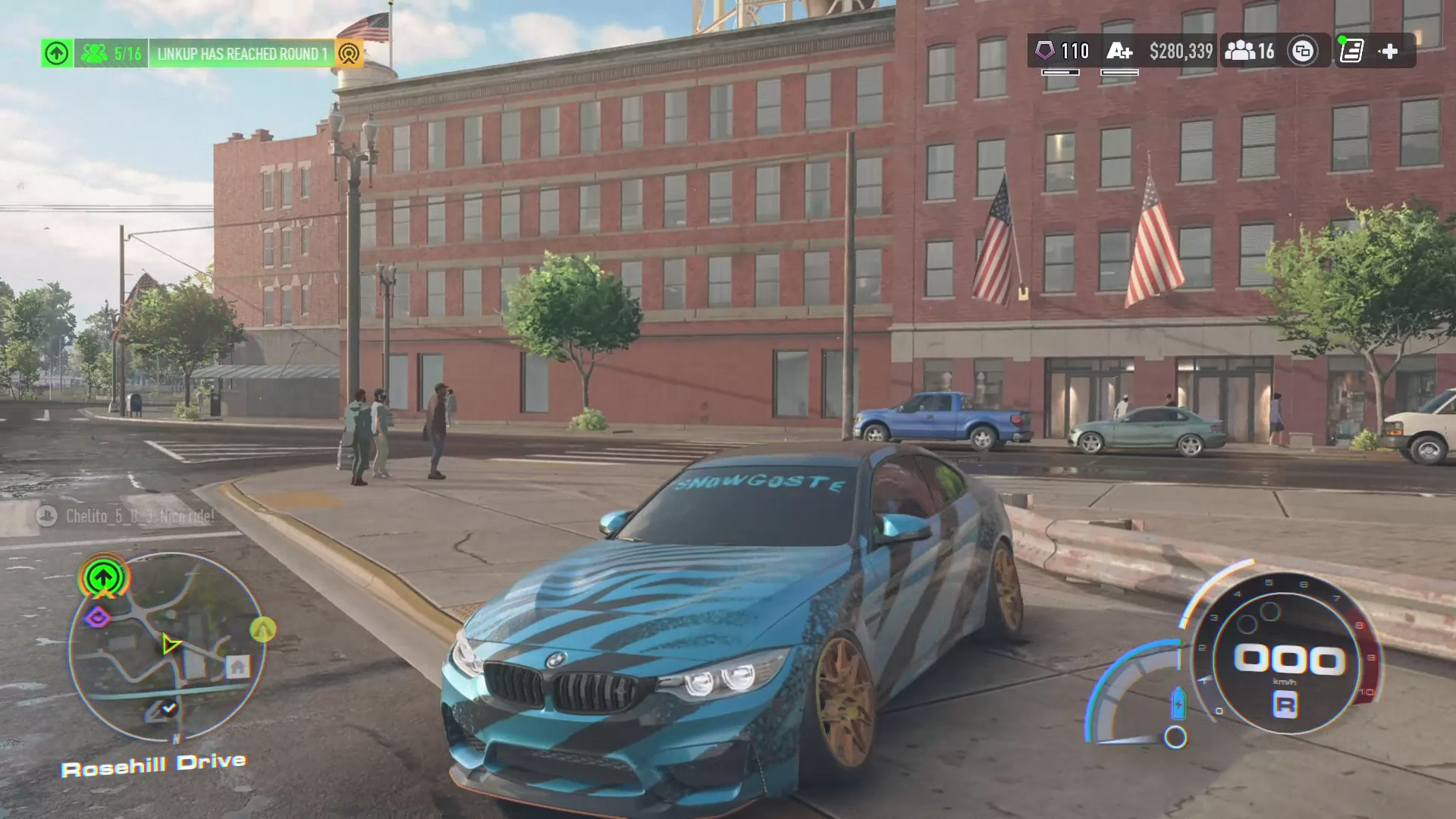Select the orange beacon icon beside the linkup banner
Screen dimensions: 1456x819
349,54
